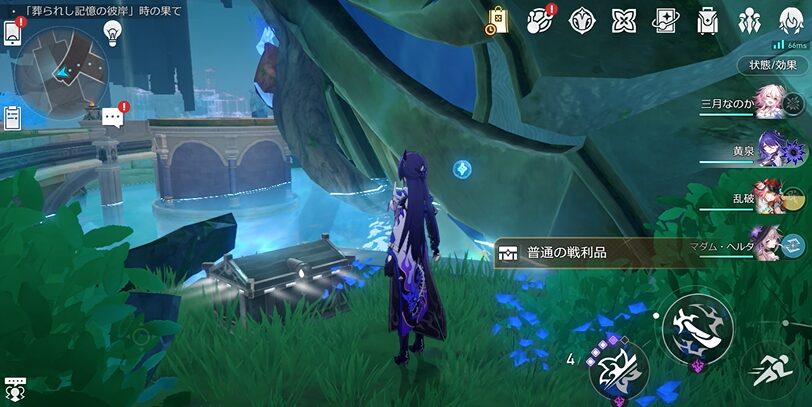Open the circular minimap
812x407 pixels.
[60, 65]
